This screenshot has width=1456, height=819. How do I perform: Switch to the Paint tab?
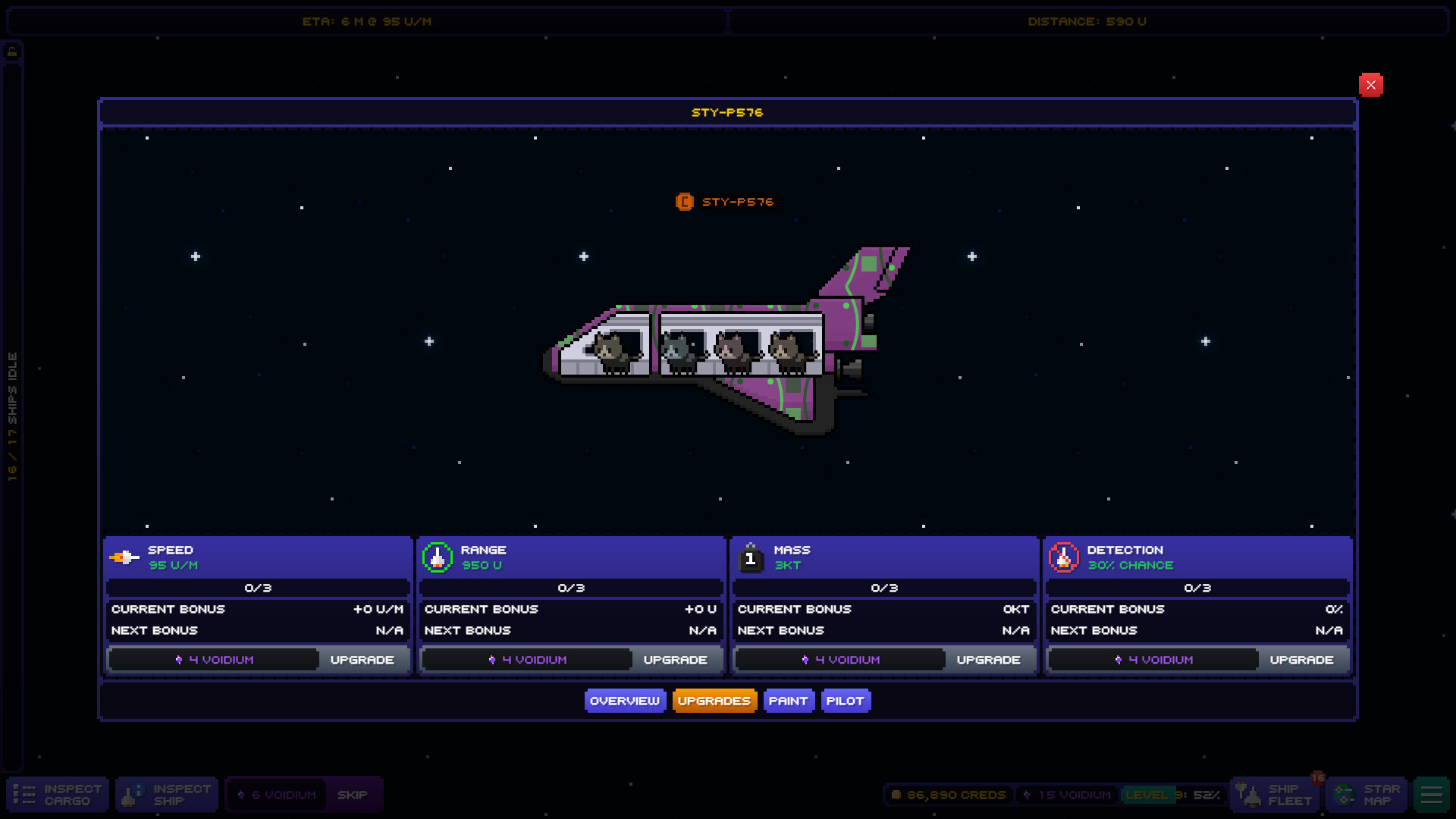pyautogui.click(x=789, y=700)
